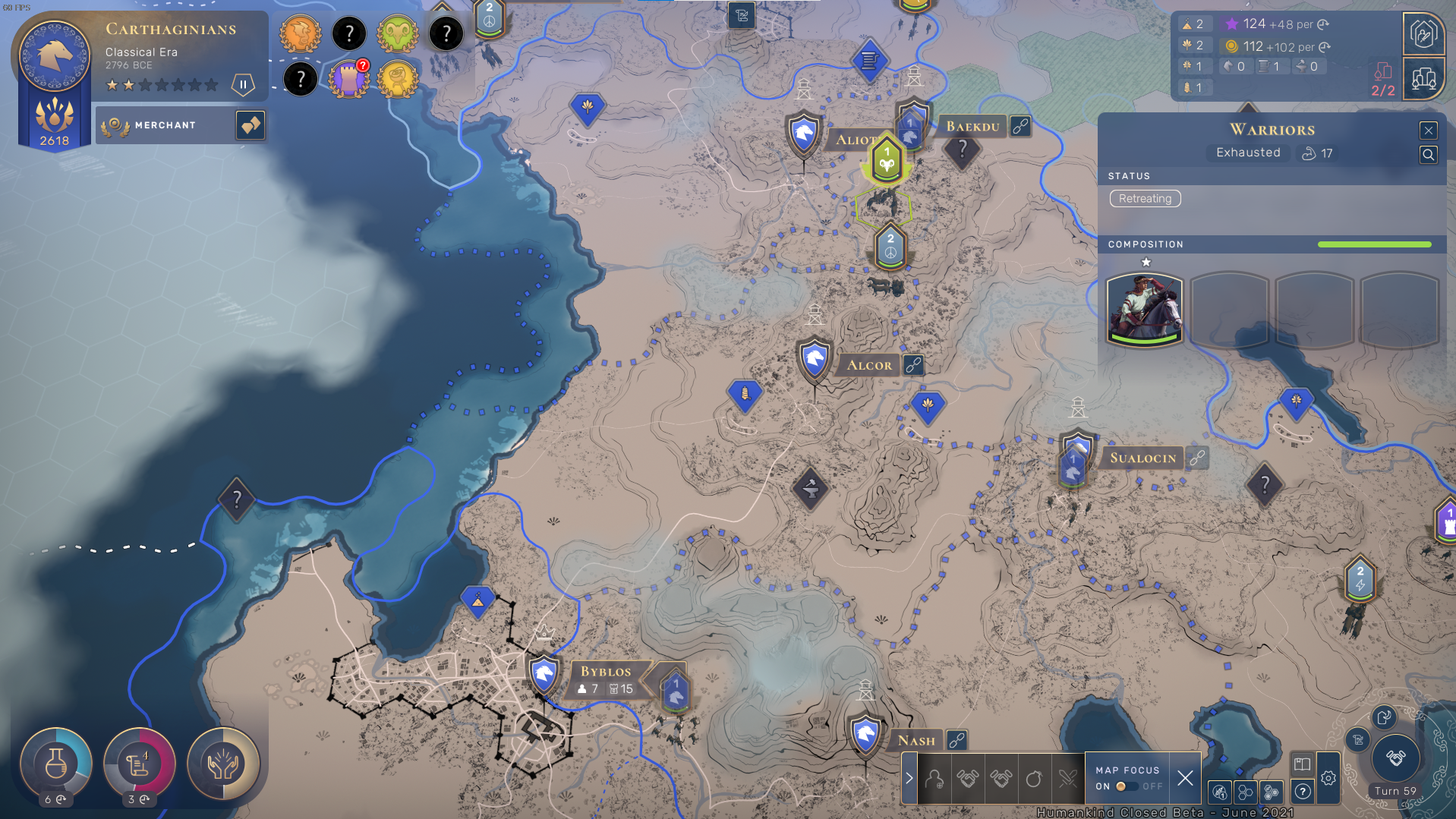Image resolution: width=1456 pixels, height=819 pixels.
Task: Close the Map Focus toolbar
Action: [1184, 778]
